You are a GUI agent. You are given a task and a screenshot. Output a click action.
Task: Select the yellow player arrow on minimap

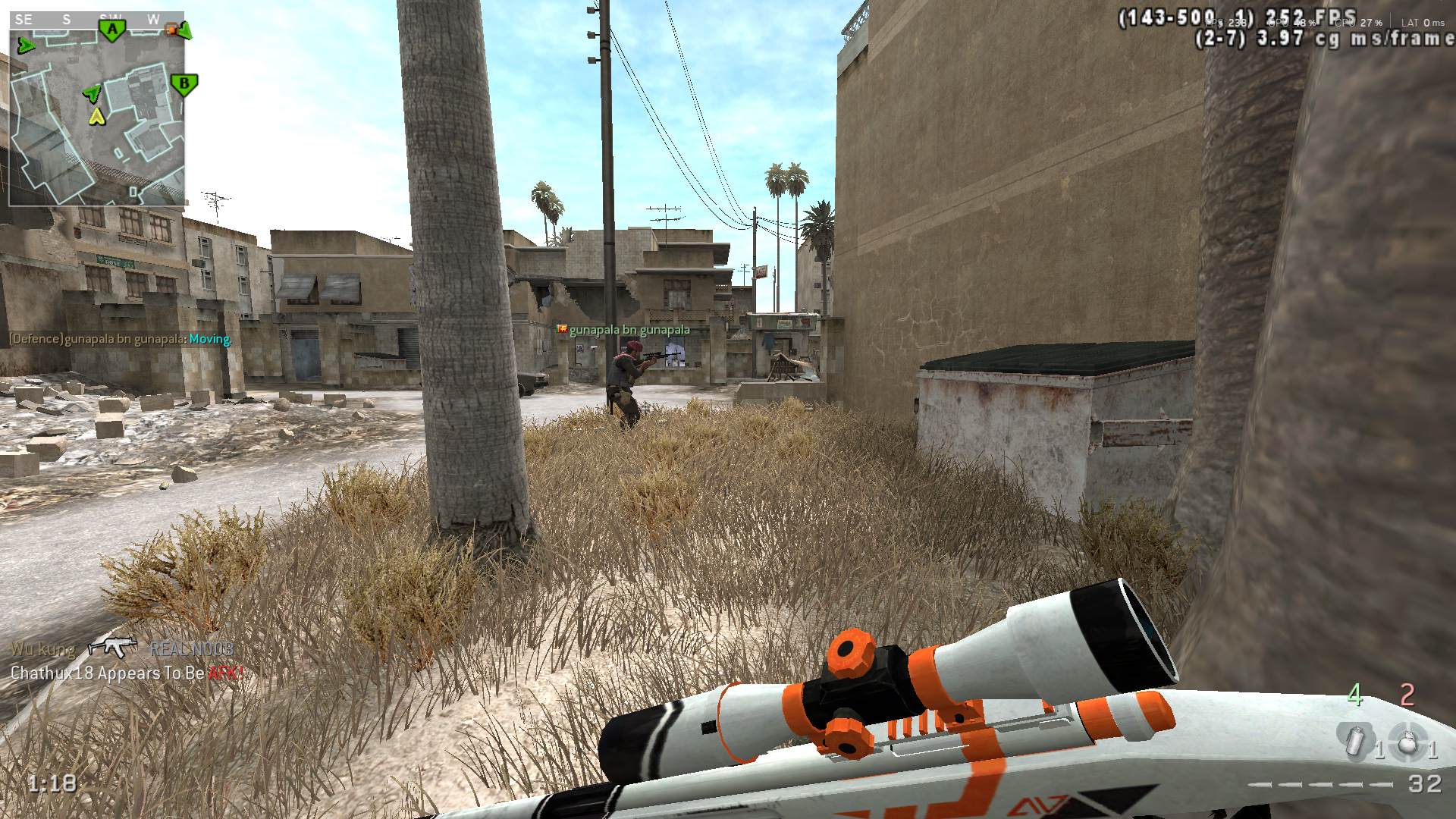[96, 116]
